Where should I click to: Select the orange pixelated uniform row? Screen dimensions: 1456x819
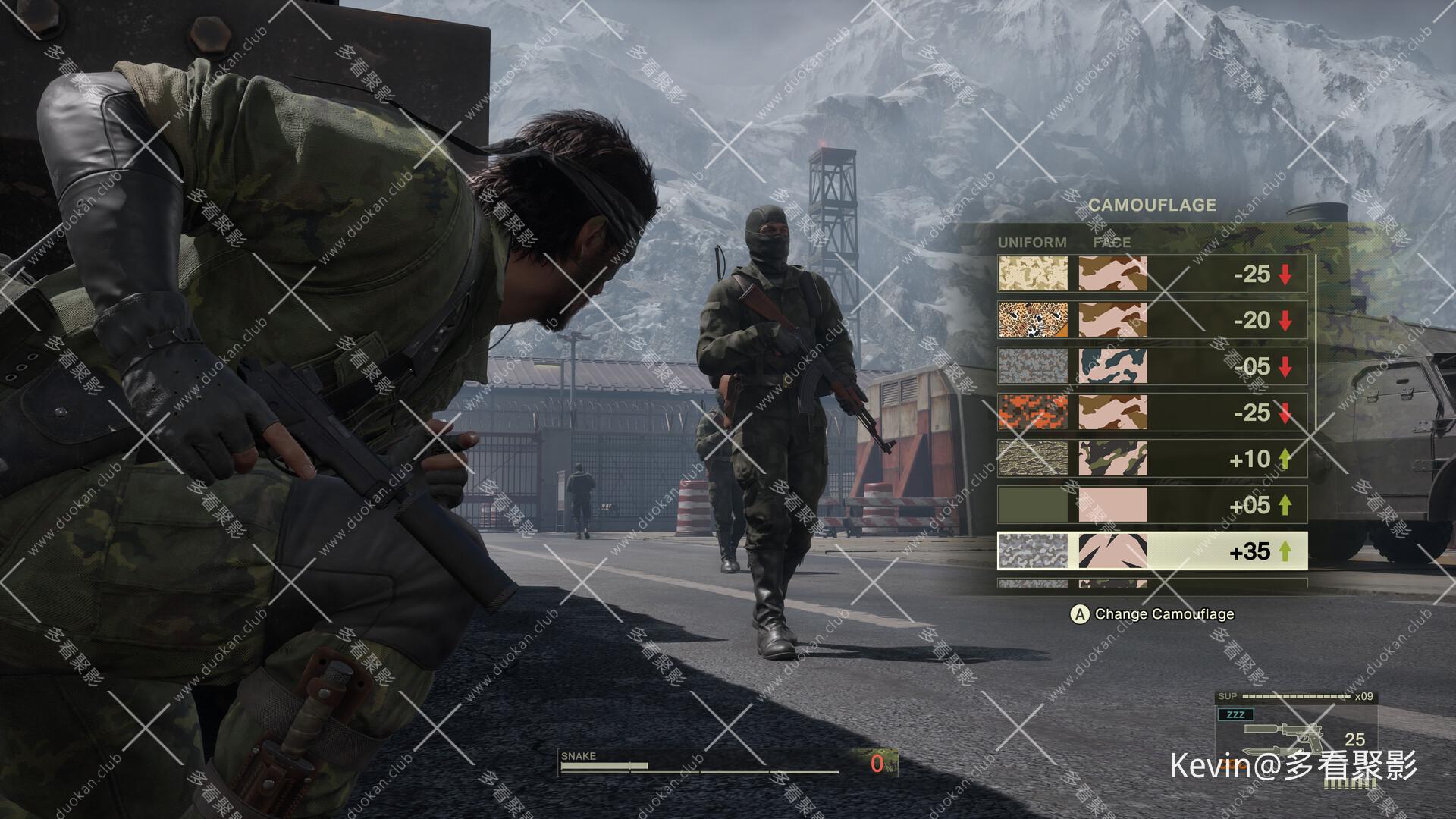click(1152, 413)
